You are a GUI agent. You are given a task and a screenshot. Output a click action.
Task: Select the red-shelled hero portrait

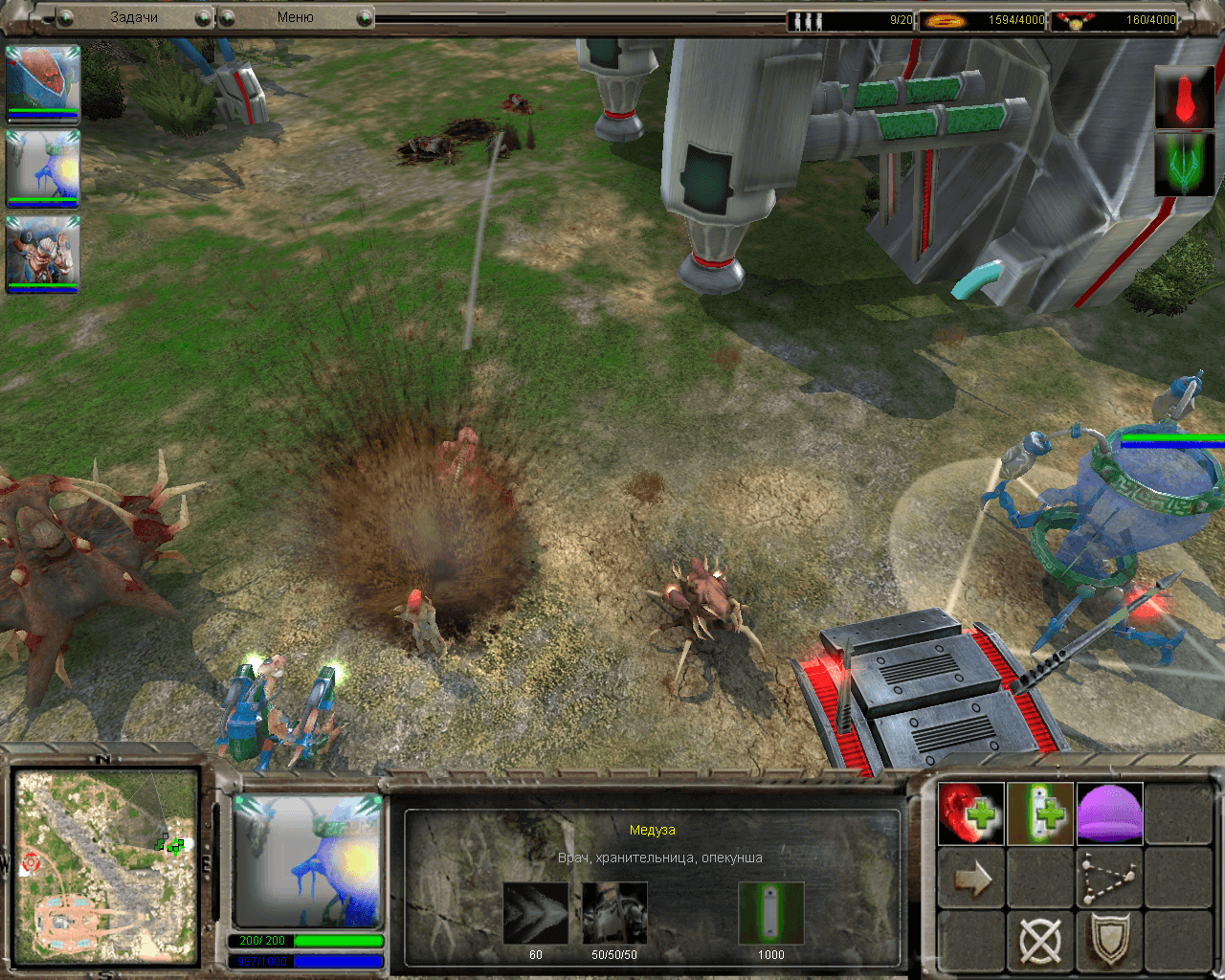[x=42, y=83]
